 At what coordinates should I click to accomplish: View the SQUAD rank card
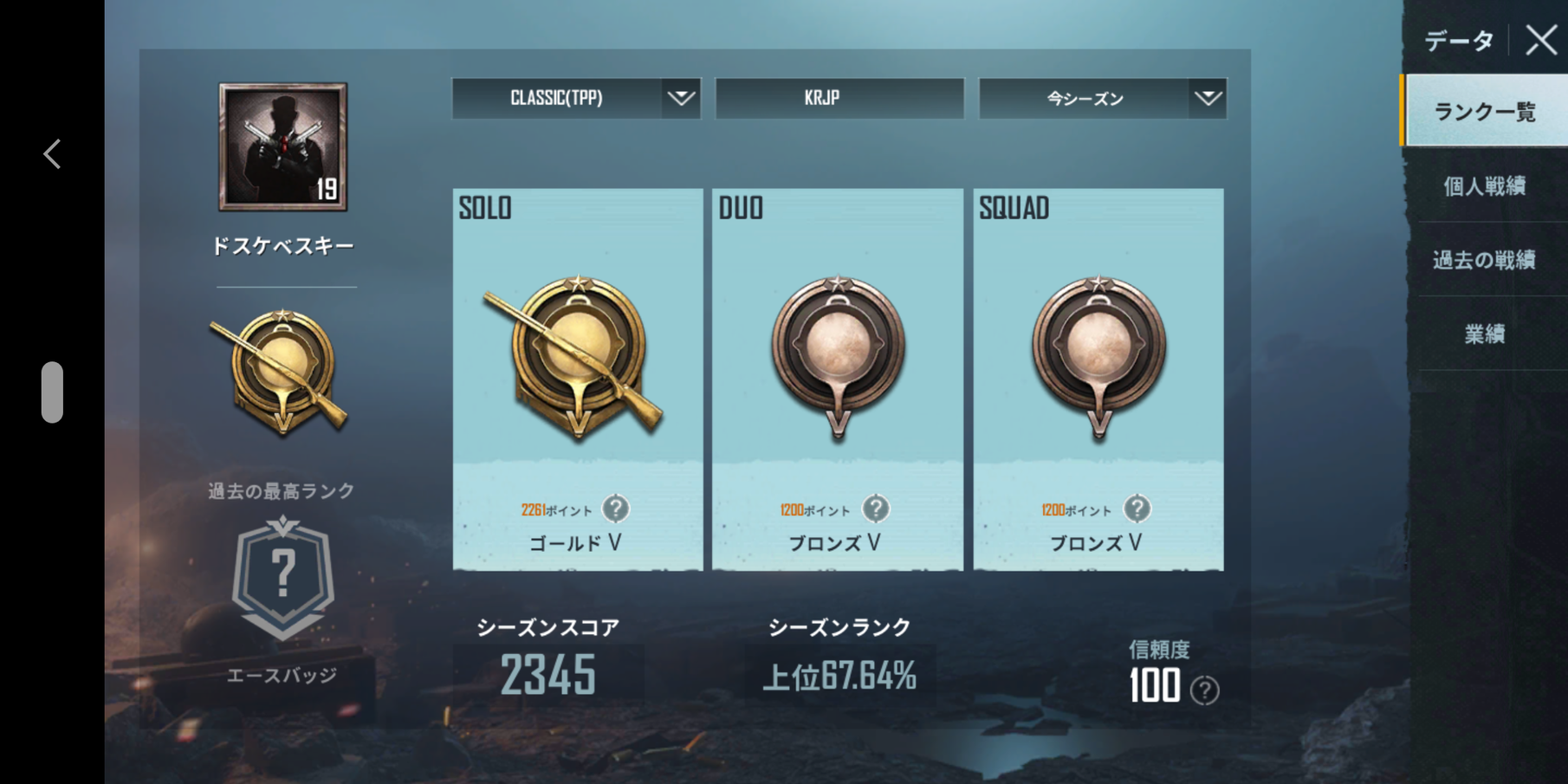pyautogui.click(x=1098, y=379)
